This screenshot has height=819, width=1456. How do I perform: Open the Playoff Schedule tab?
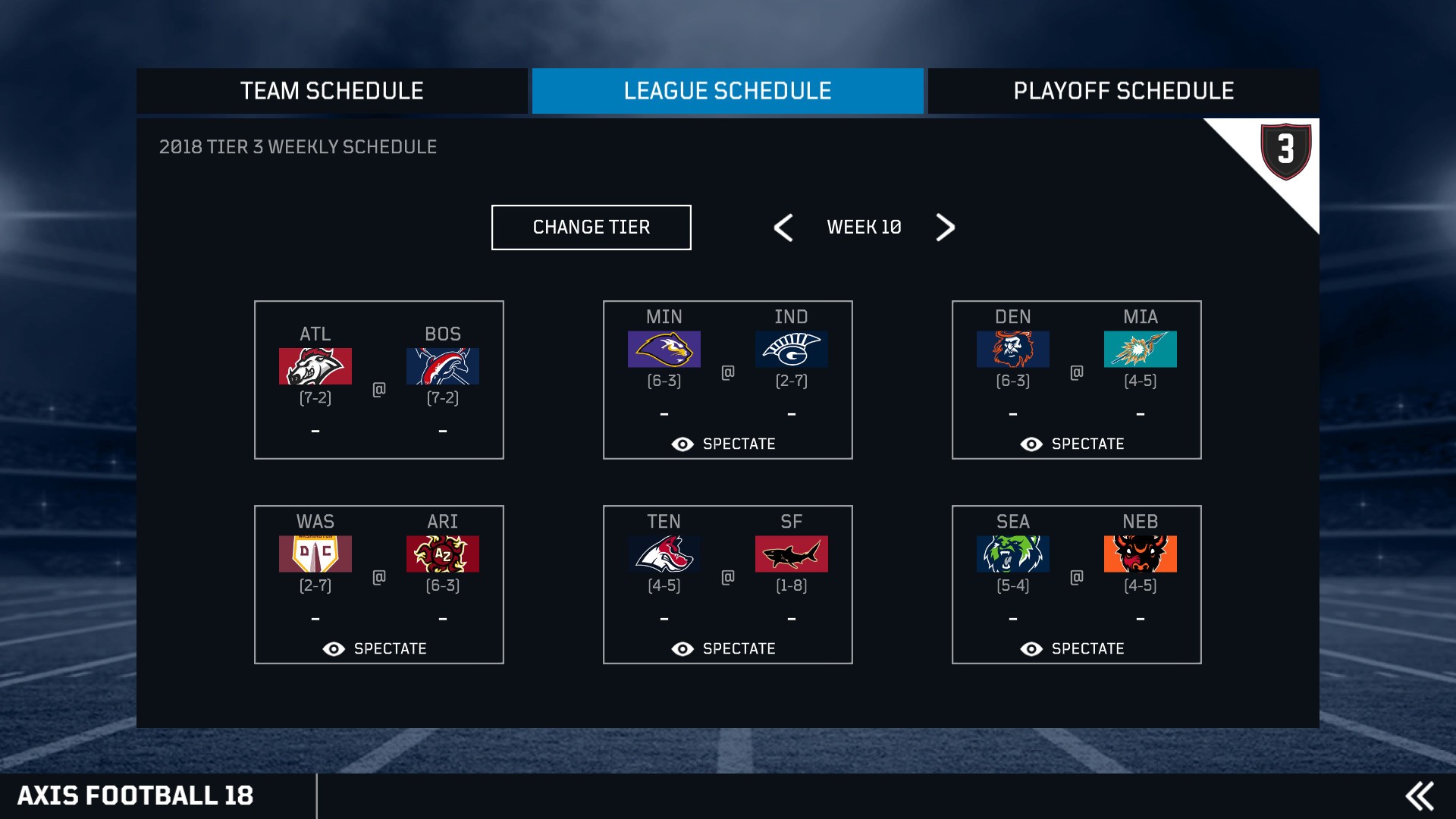(1122, 91)
